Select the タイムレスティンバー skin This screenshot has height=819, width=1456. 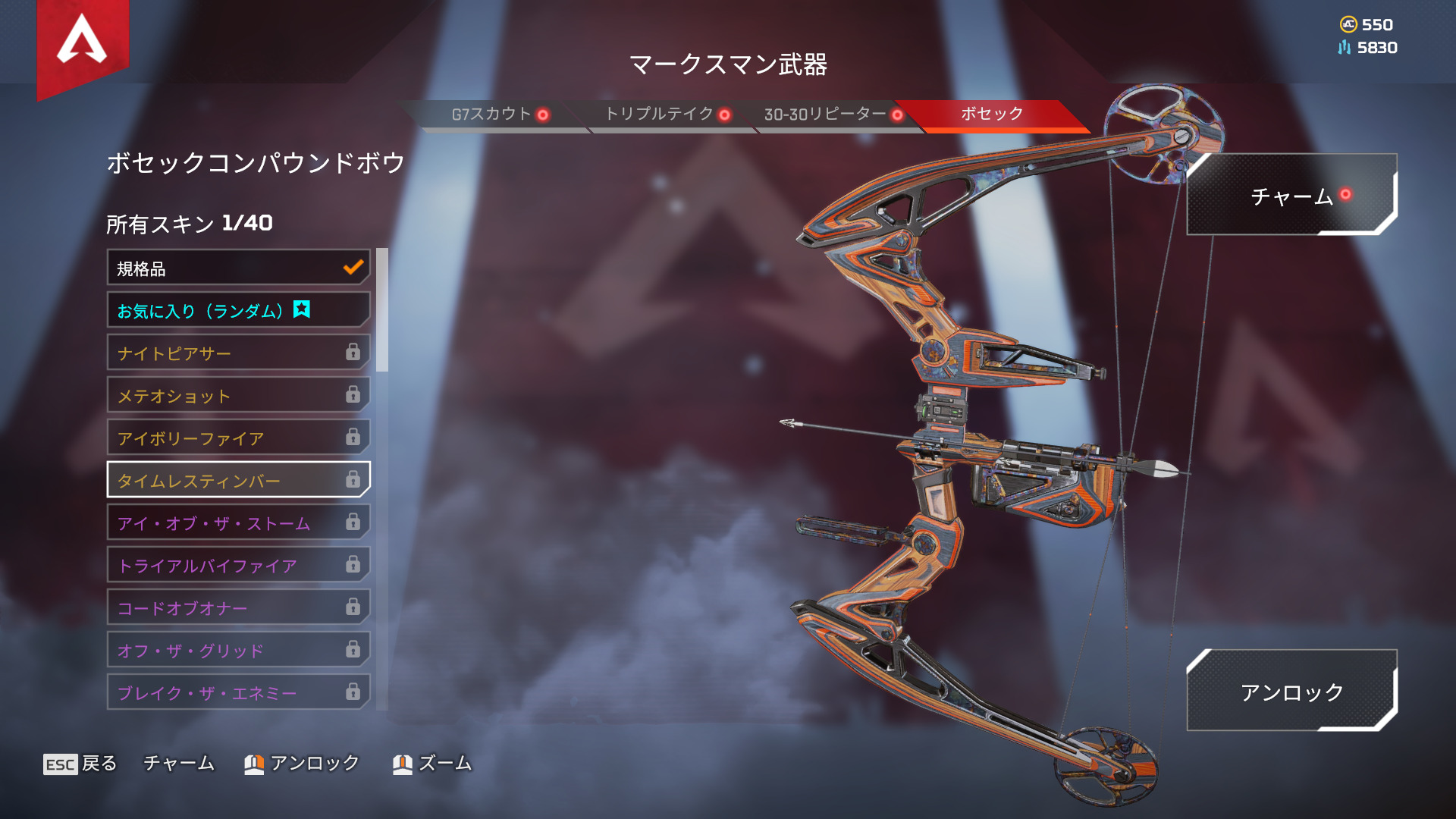click(238, 481)
